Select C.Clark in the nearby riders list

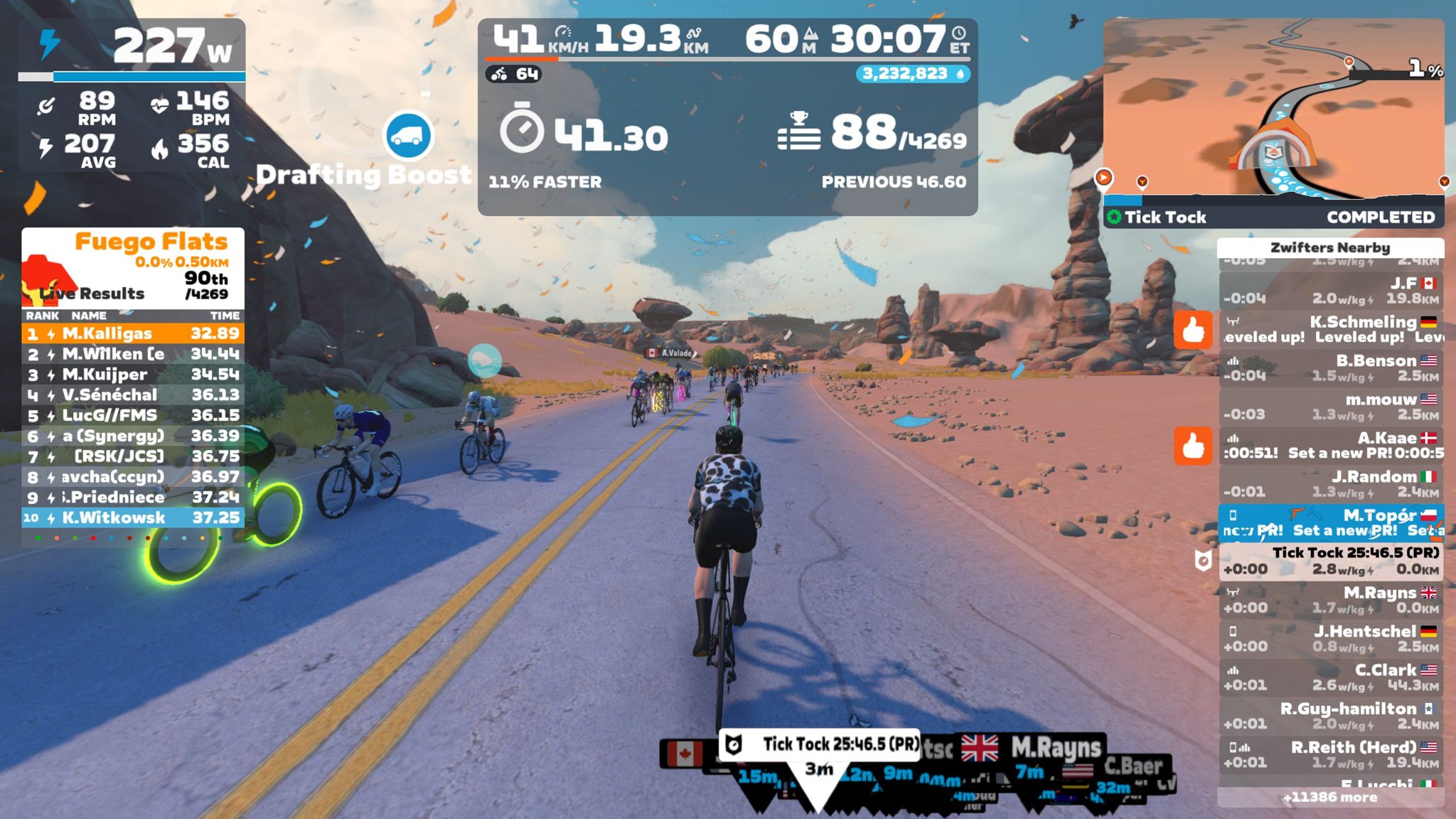click(x=1331, y=678)
